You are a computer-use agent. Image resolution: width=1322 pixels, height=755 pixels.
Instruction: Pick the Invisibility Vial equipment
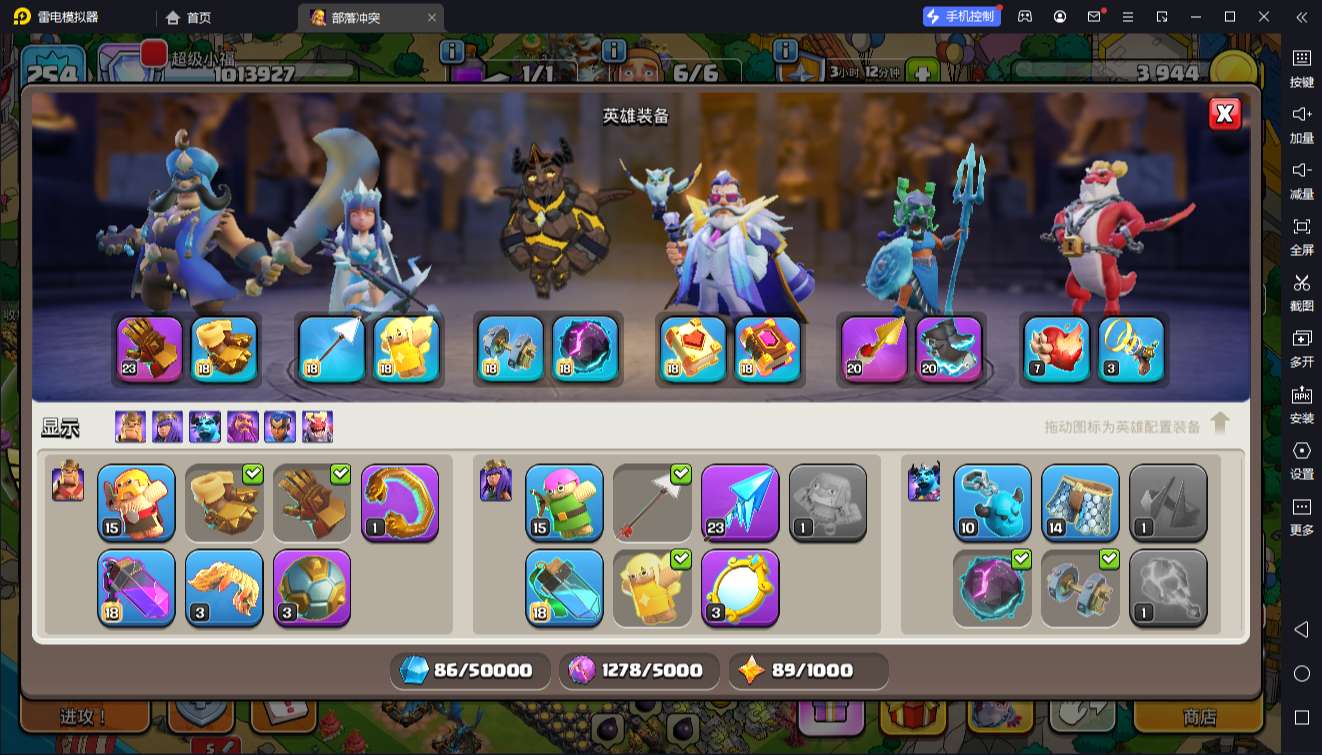564,588
